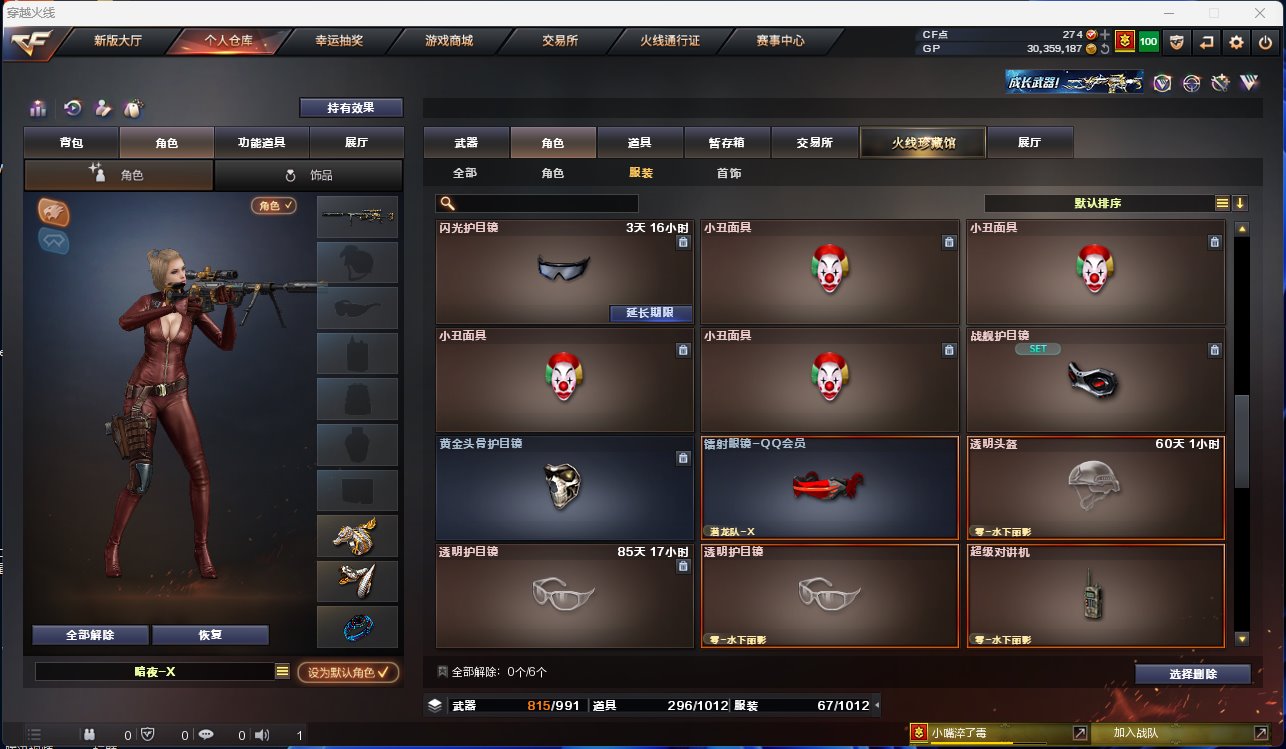The width and height of the screenshot is (1286, 749).
Task: Click the 恢复 restore button
Action: [210, 635]
